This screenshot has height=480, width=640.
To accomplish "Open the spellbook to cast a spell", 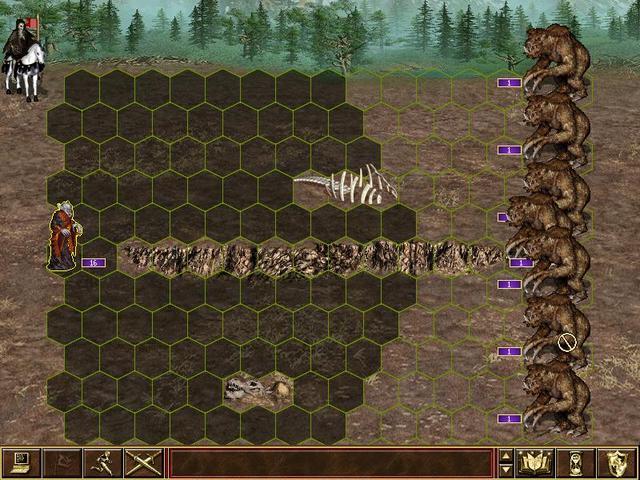I will click(534, 462).
